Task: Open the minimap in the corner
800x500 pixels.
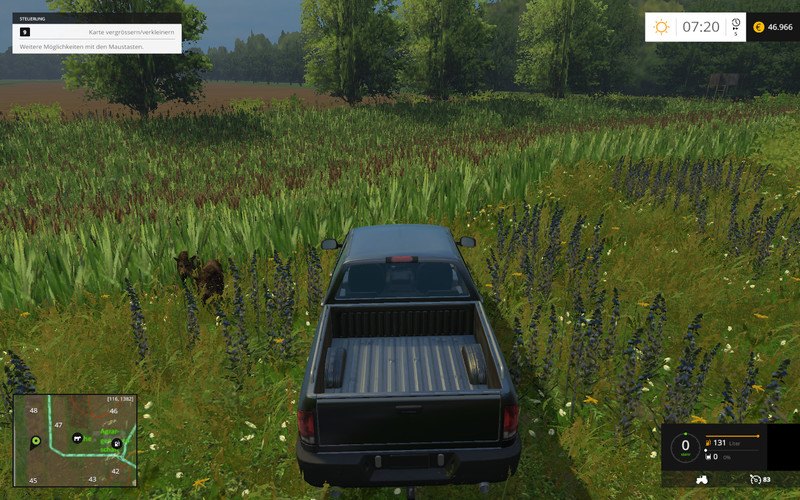Action: [75, 440]
